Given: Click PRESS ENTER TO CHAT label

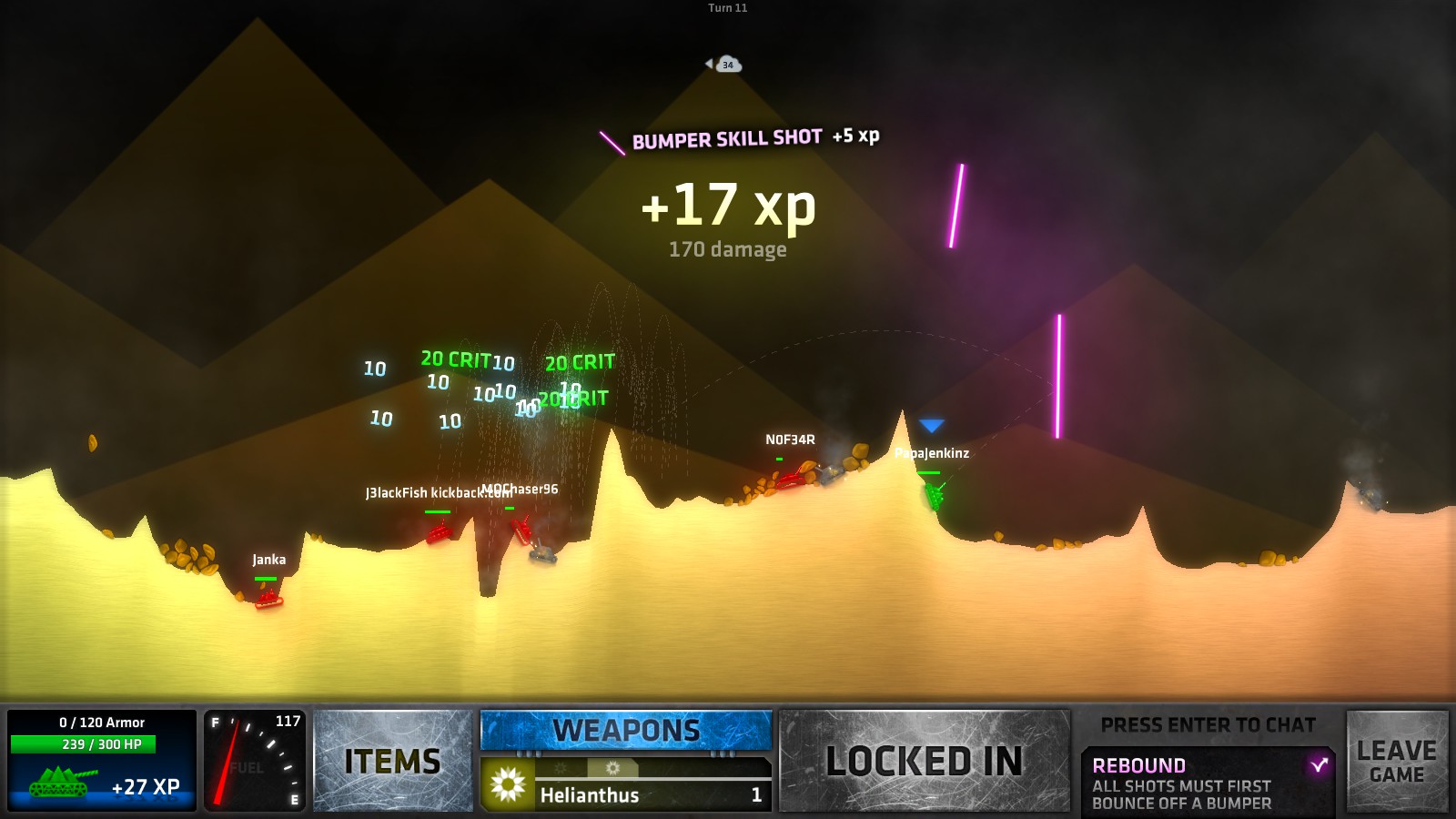Looking at the screenshot, I should click(x=1208, y=725).
